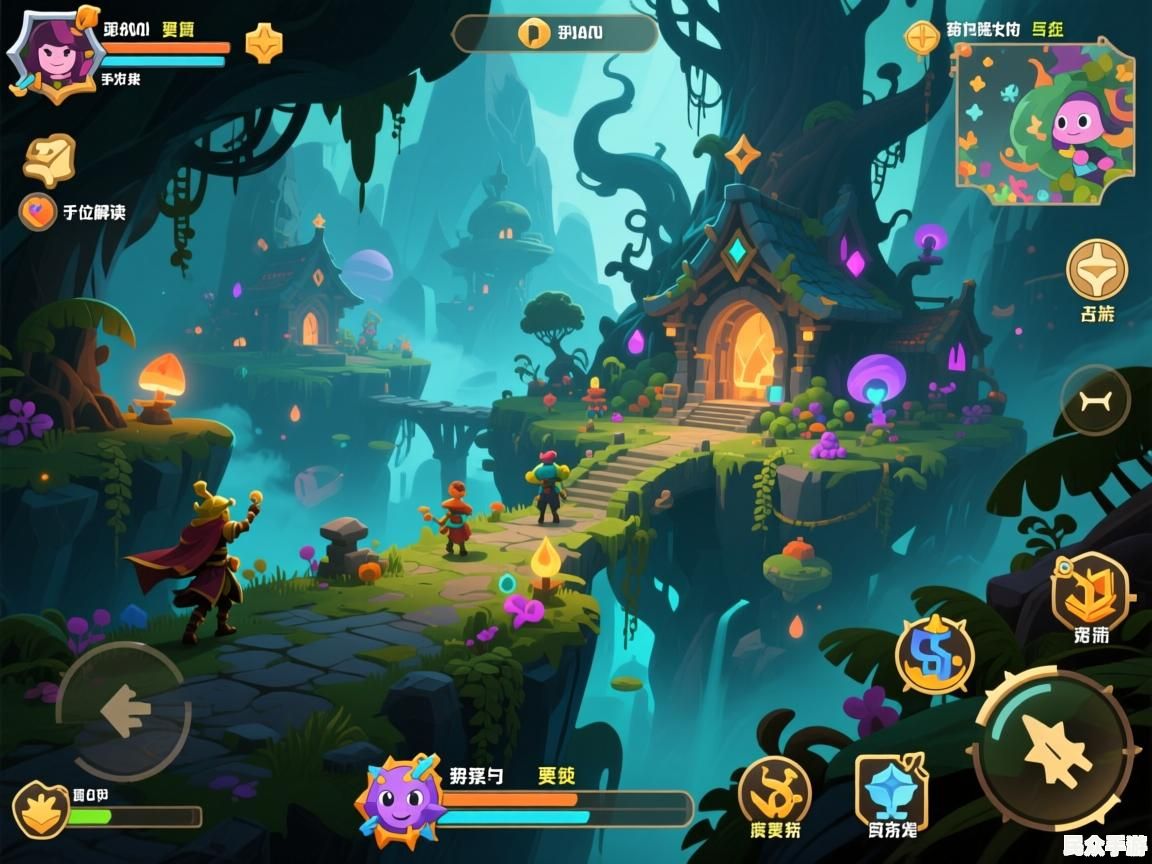Click the gold crown badge icon
1152x864 pixels.
click(41, 809)
